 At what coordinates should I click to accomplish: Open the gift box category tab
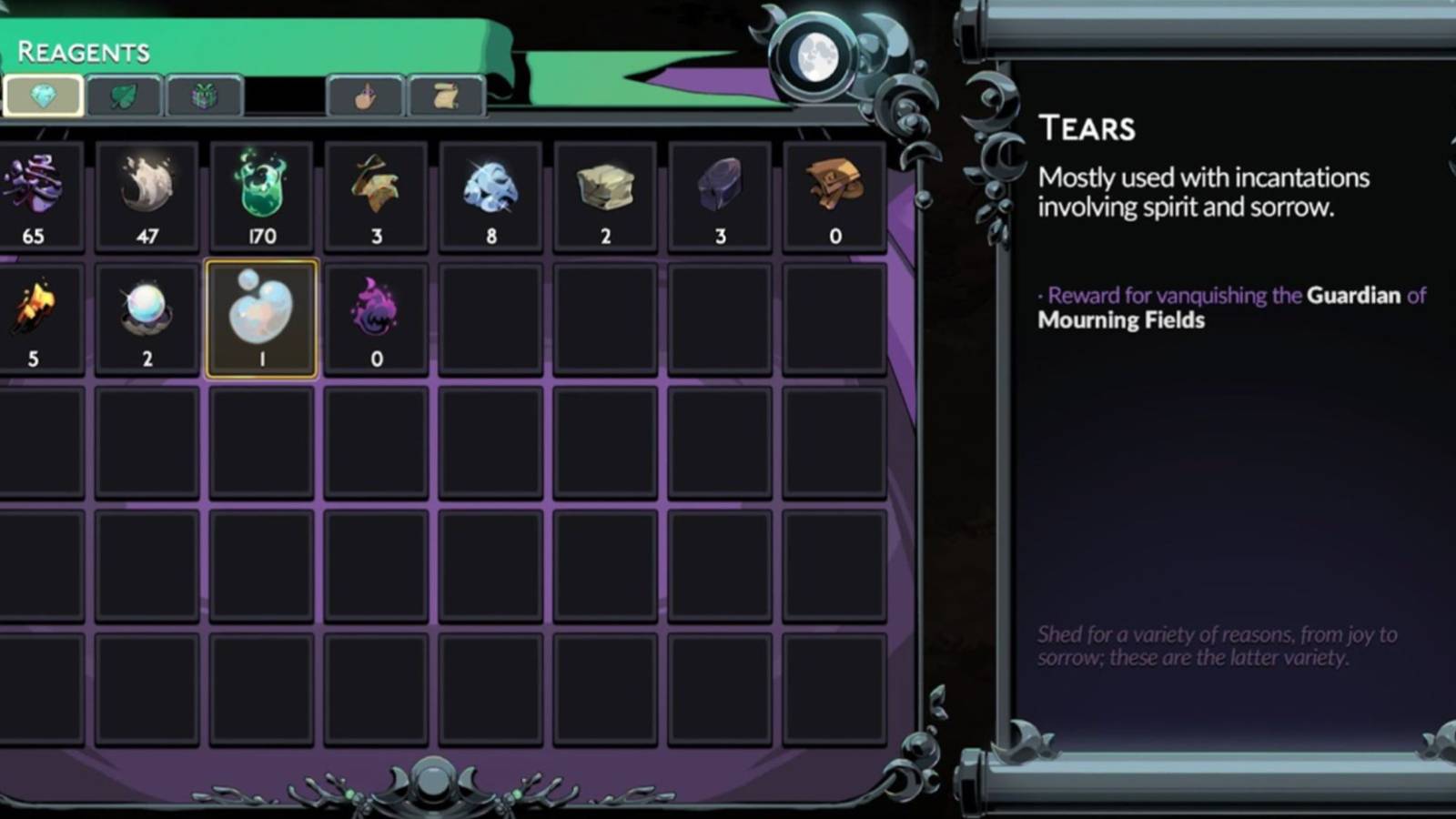[x=205, y=96]
